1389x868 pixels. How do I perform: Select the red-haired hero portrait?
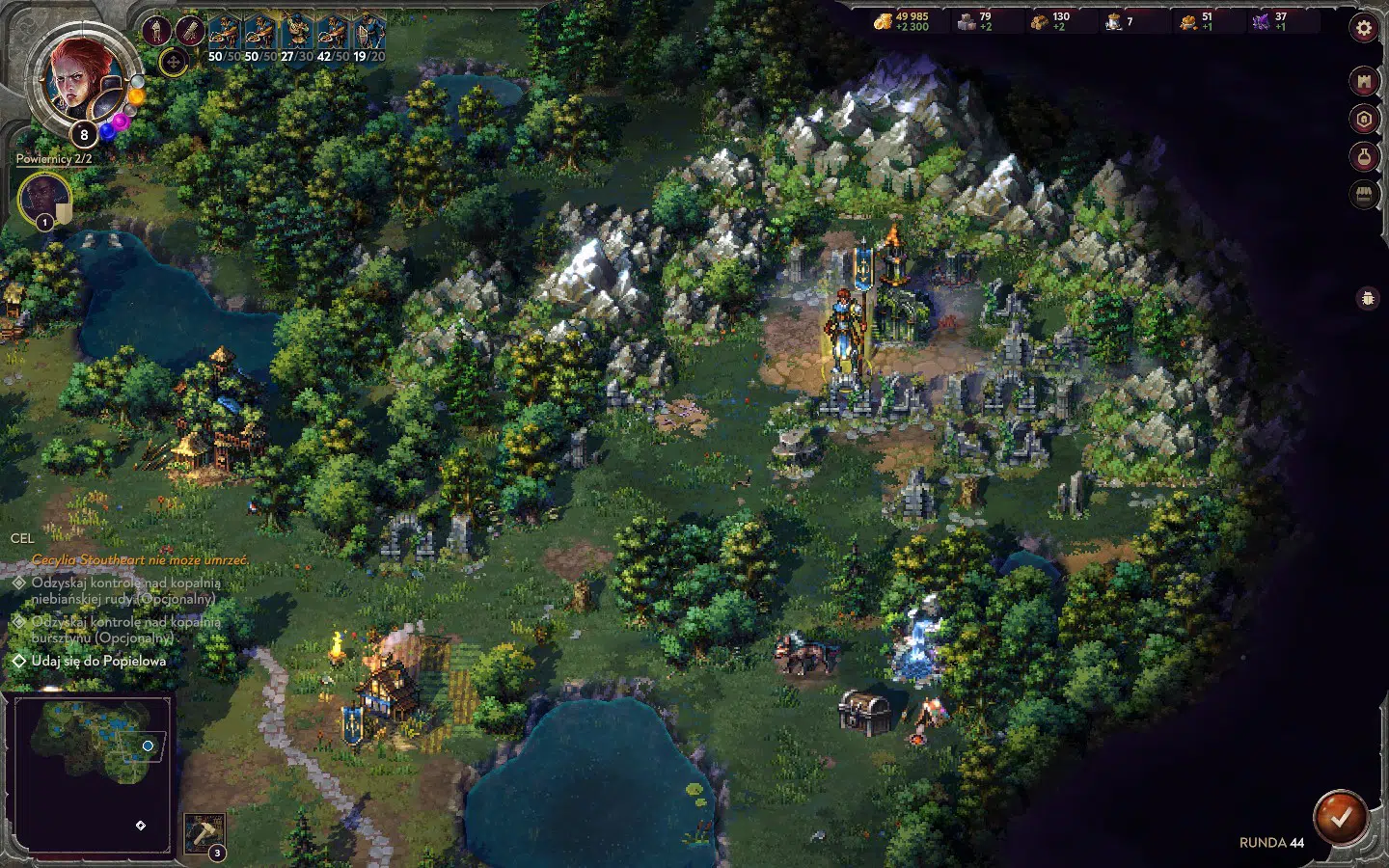(80, 75)
